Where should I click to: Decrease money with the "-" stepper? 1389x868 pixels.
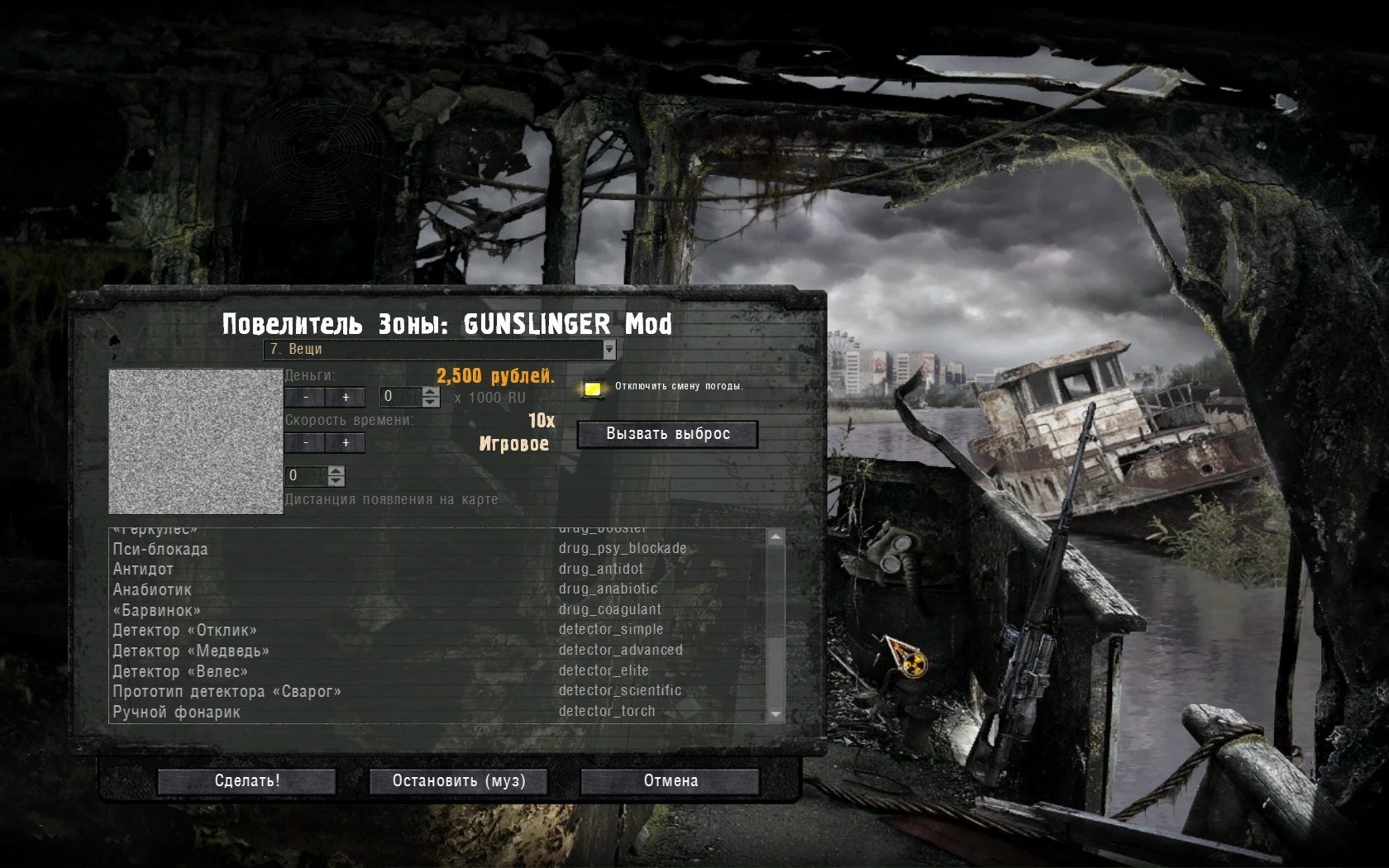pos(306,397)
